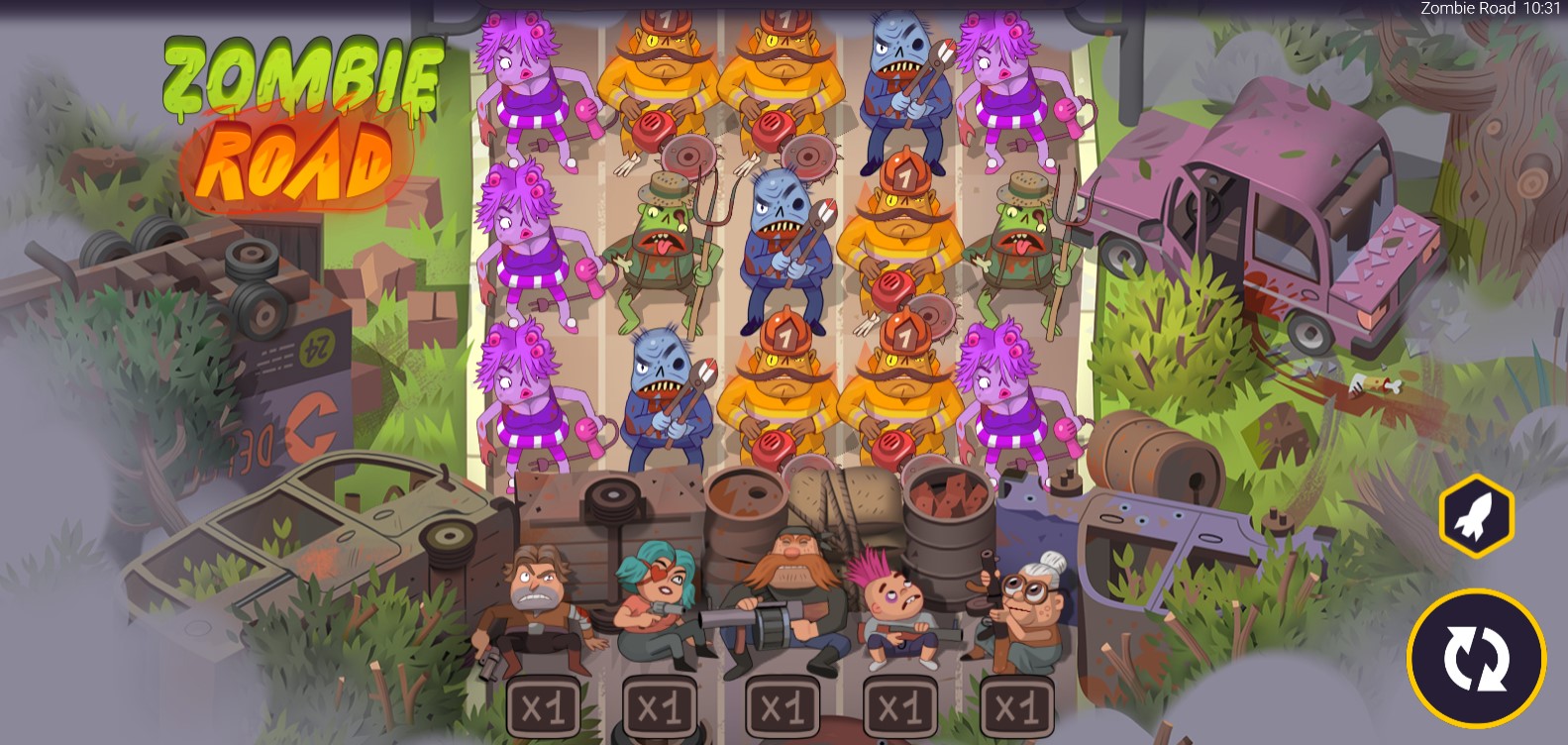Activate the rocket hexagon button

(x=1476, y=515)
